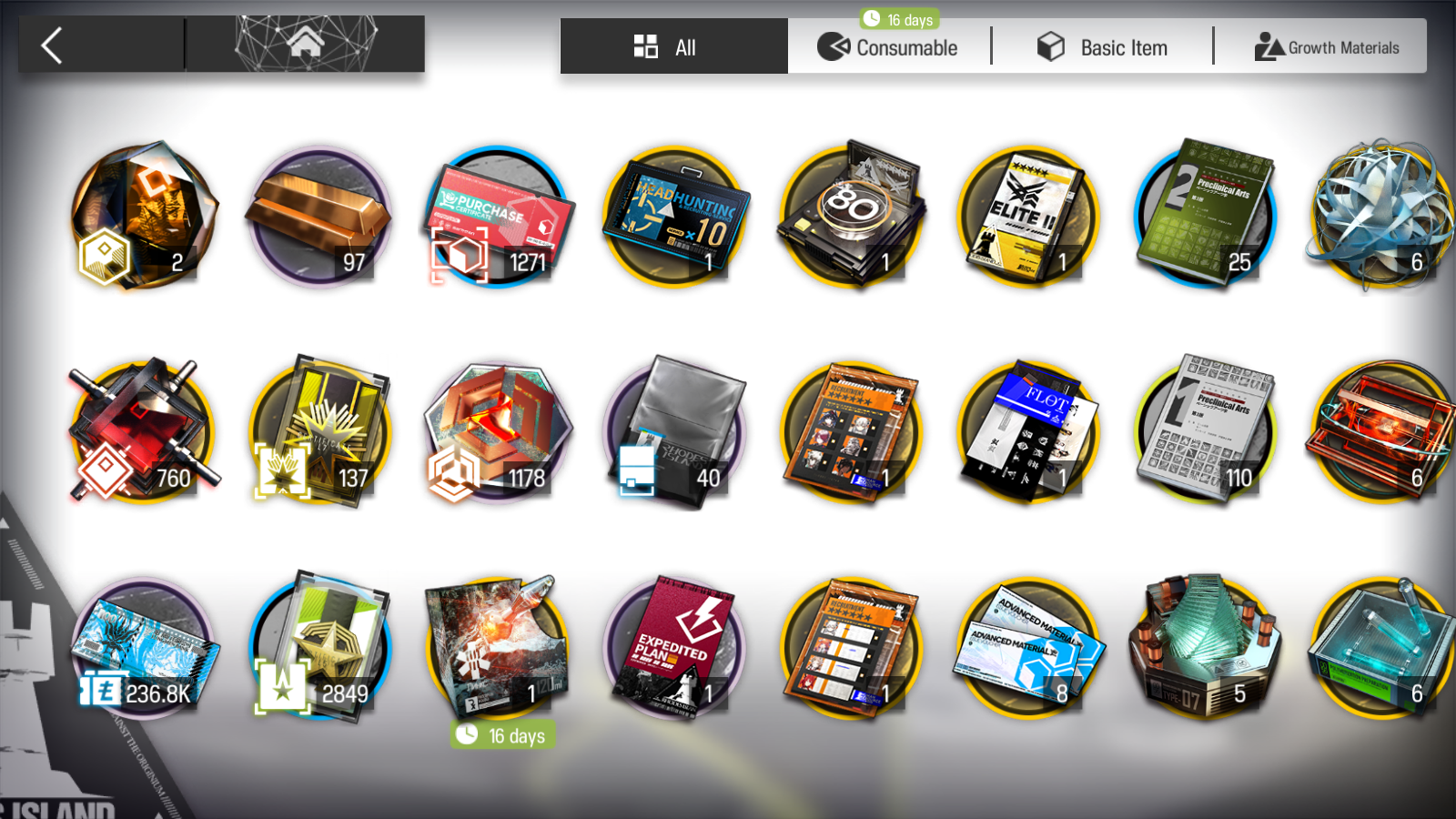Image resolution: width=1456 pixels, height=819 pixels.
Task: Select the LMD currency item showing 236.8K
Action: pos(144,648)
